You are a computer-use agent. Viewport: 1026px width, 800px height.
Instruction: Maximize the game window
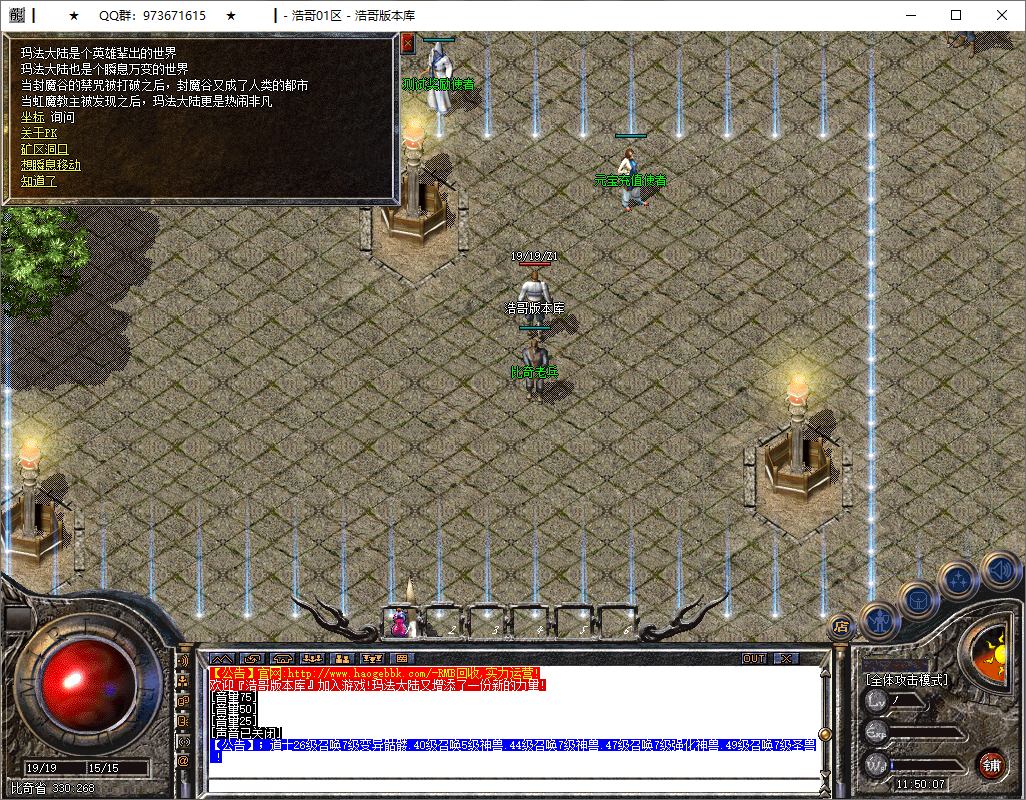coord(956,16)
